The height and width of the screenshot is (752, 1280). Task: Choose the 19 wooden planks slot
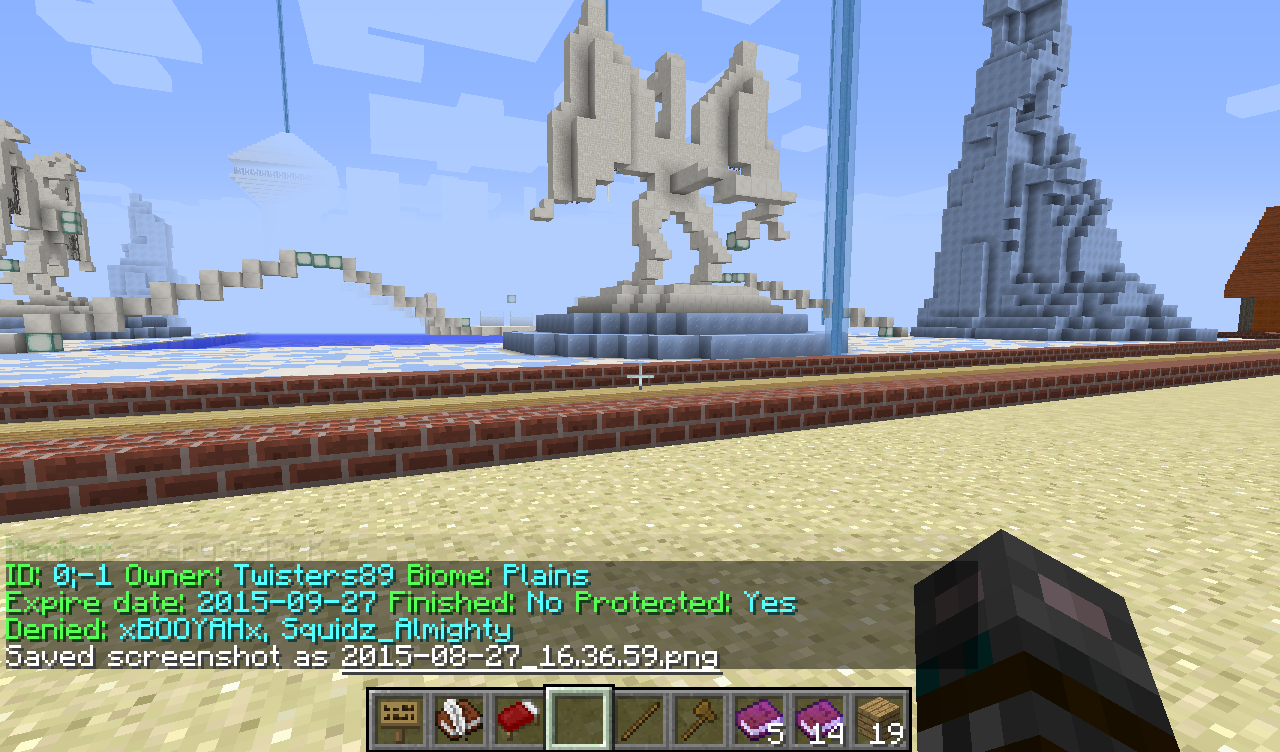879,717
